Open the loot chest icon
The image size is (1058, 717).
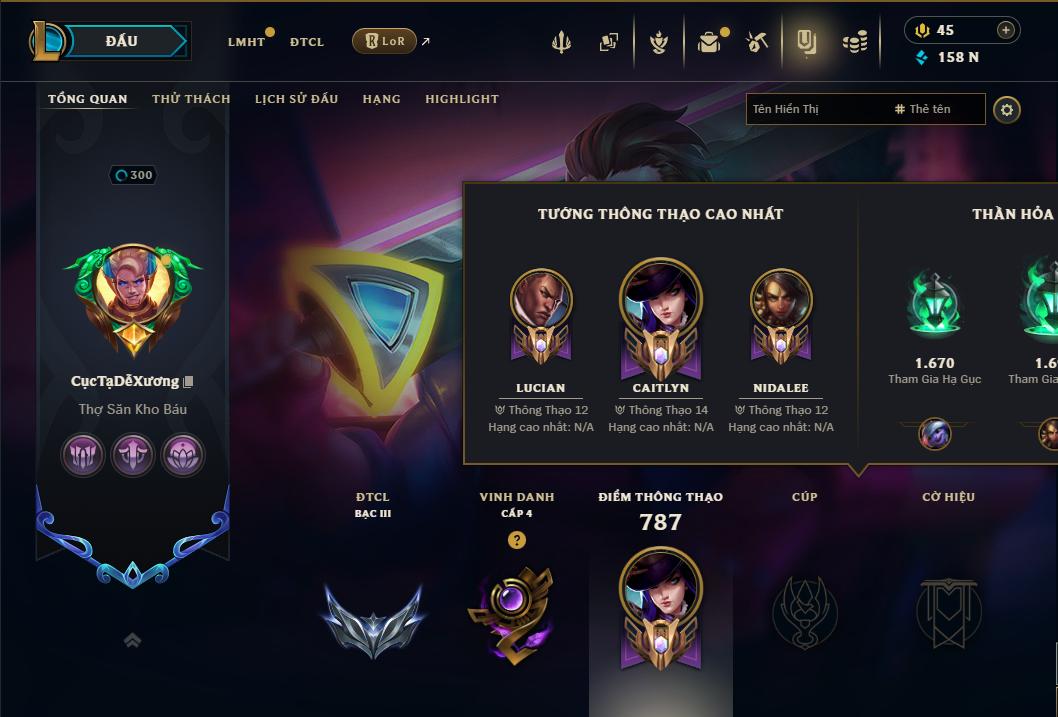coord(709,42)
